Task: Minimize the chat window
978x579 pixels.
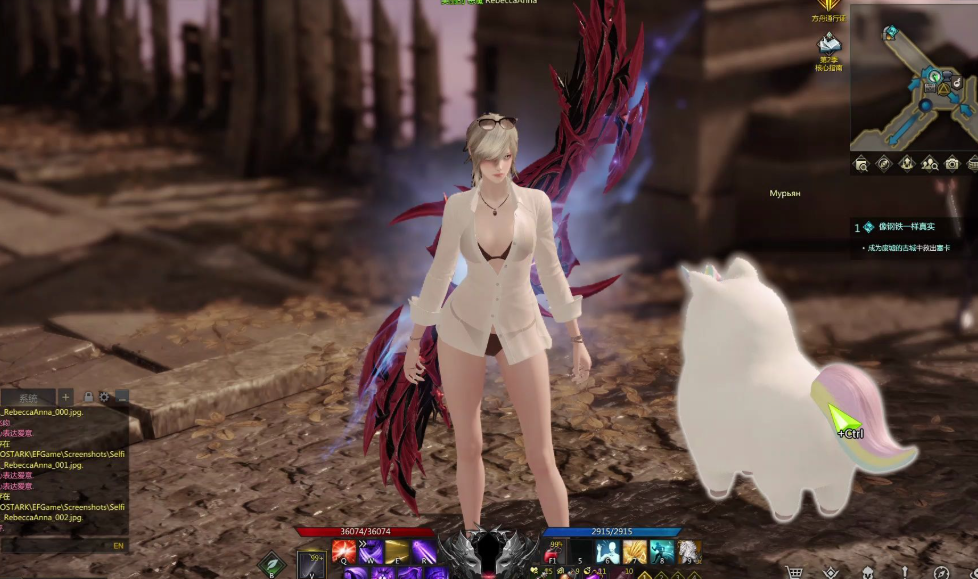Action: pyautogui.click(x=121, y=397)
